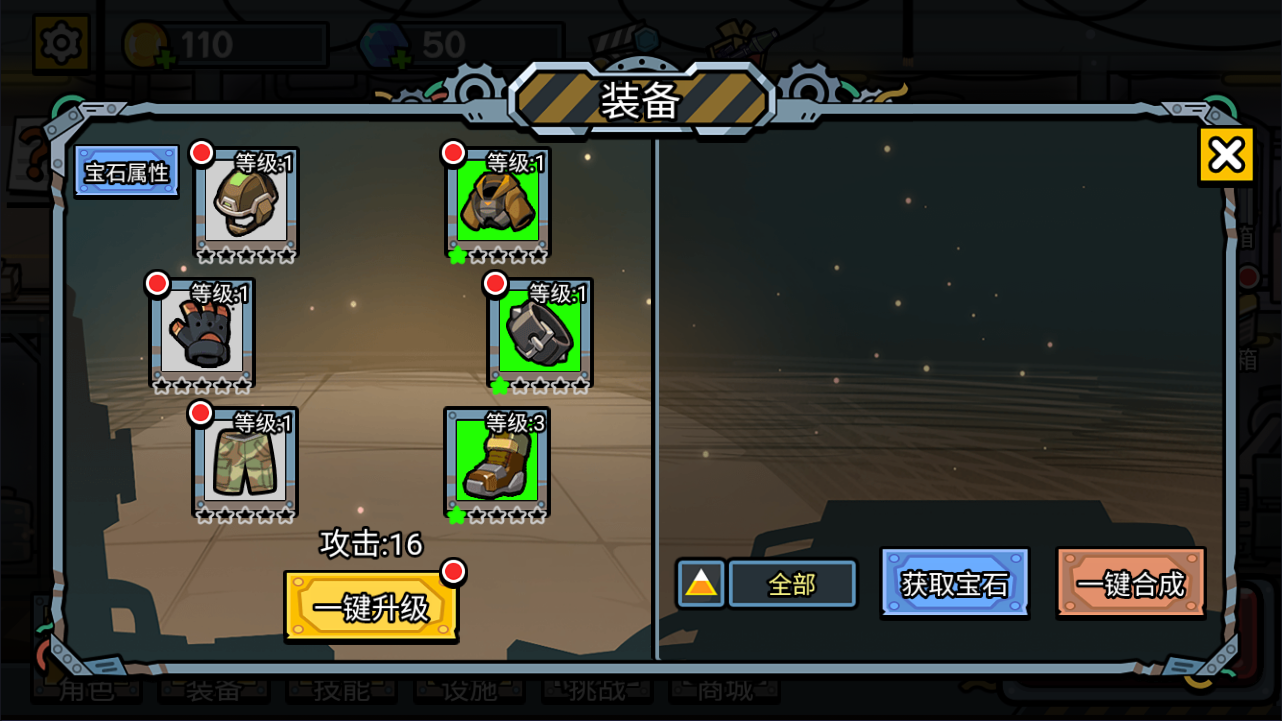Image resolution: width=1282 pixels, height=721 pixels.
Task: Open the 全部 filter dropdown
Action: click(792, 584)
